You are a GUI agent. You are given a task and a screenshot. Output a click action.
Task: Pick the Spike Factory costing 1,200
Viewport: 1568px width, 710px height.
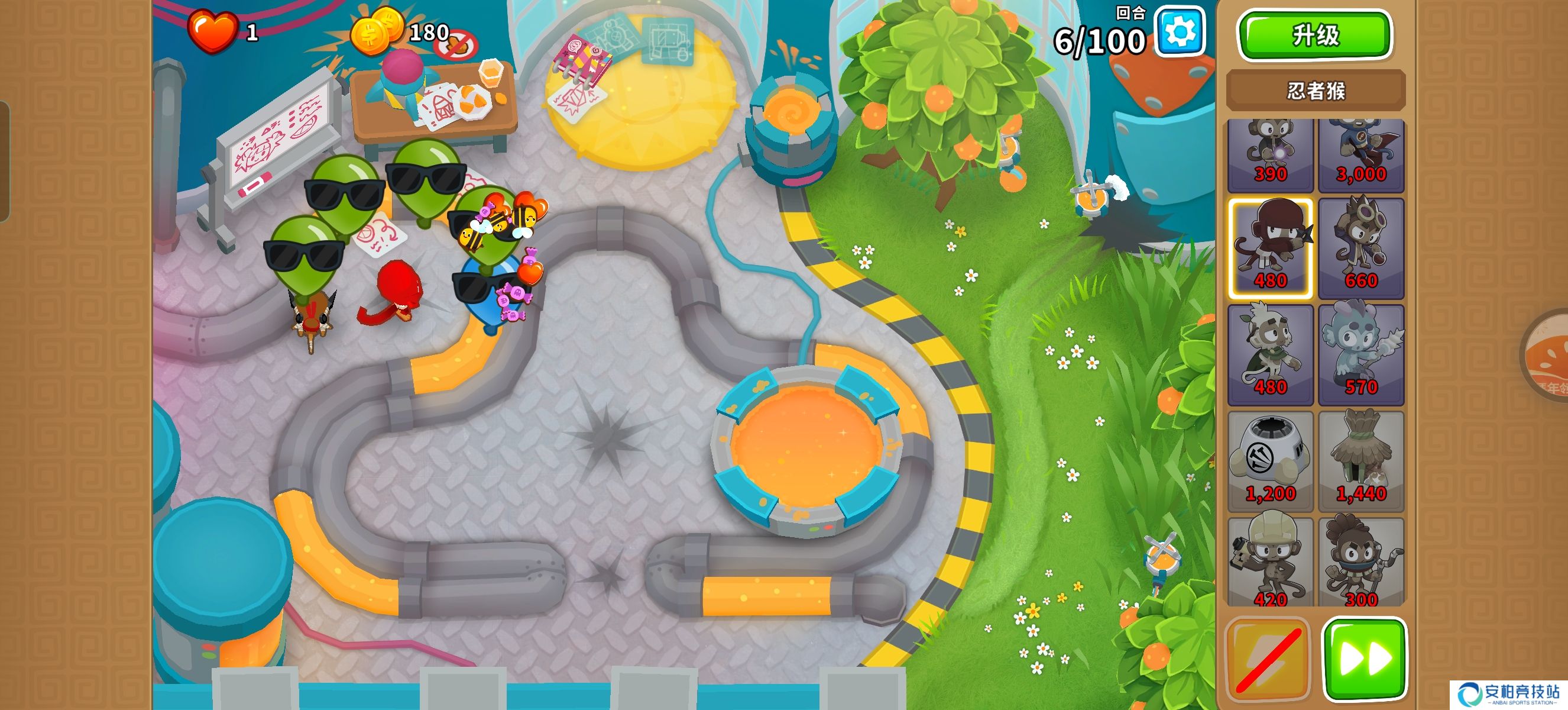[1271, 461]
